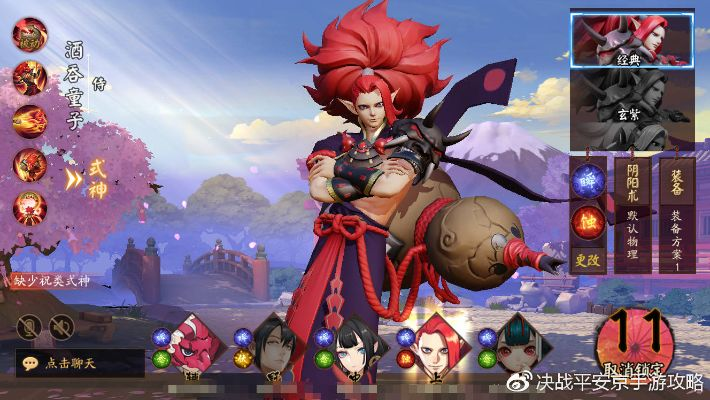The height and width of the screenshot is (400, 710).
Task: Select the blue-eyed black-haired girl teammate portrait
Action: click(x=355, y=347)
